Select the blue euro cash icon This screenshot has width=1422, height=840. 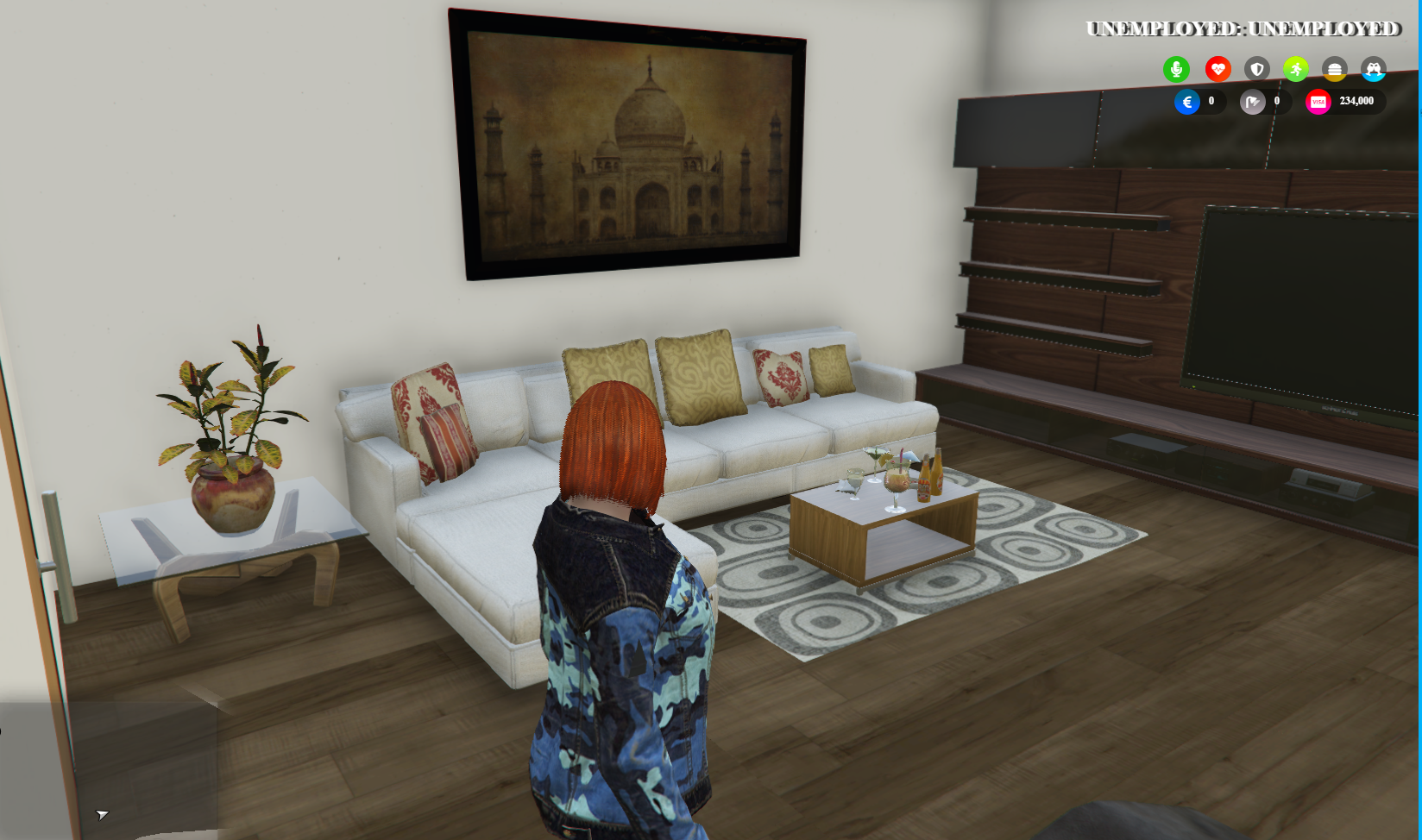tap(1188, 101)
